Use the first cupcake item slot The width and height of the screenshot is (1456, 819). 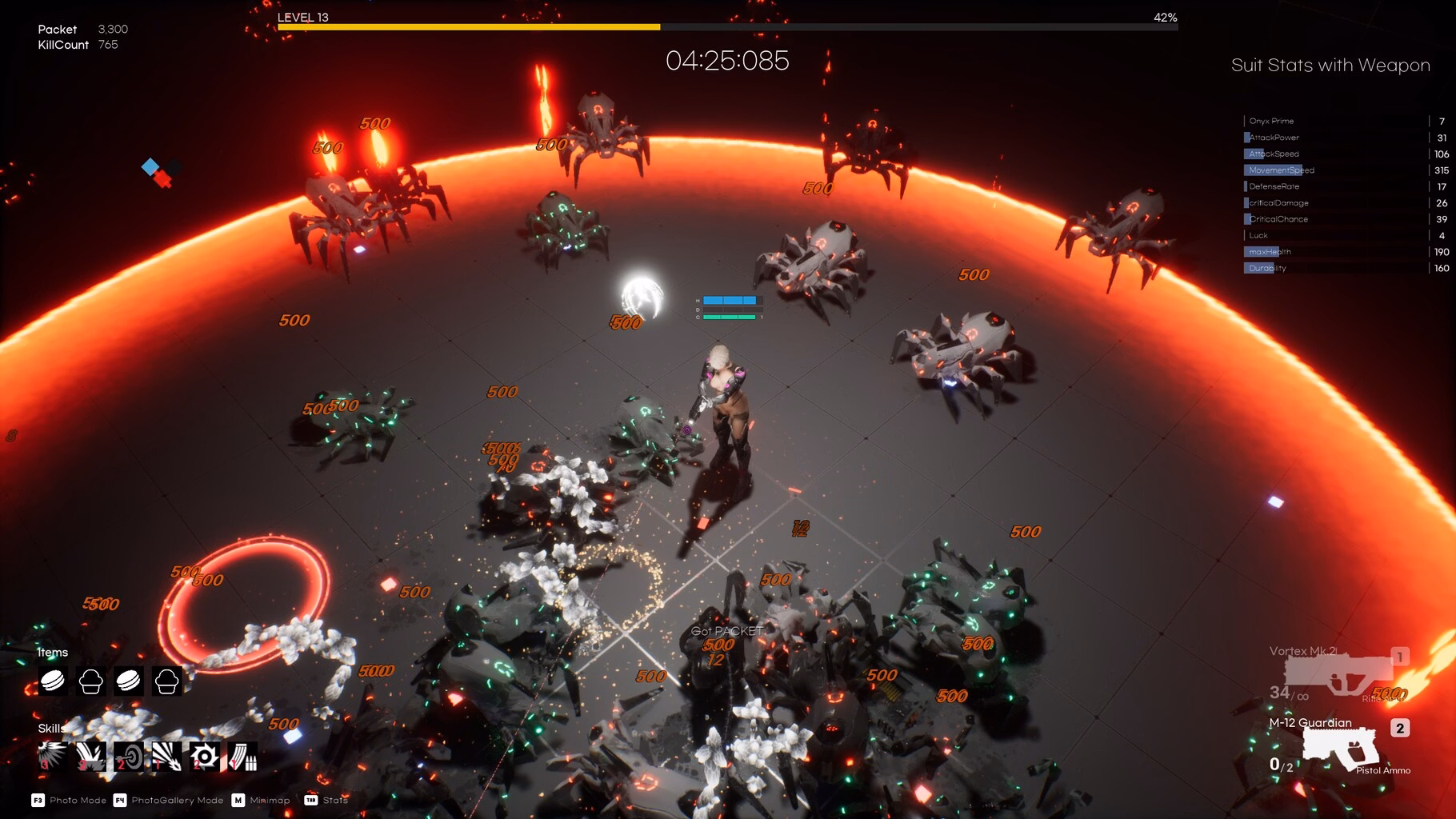point(91,682)
